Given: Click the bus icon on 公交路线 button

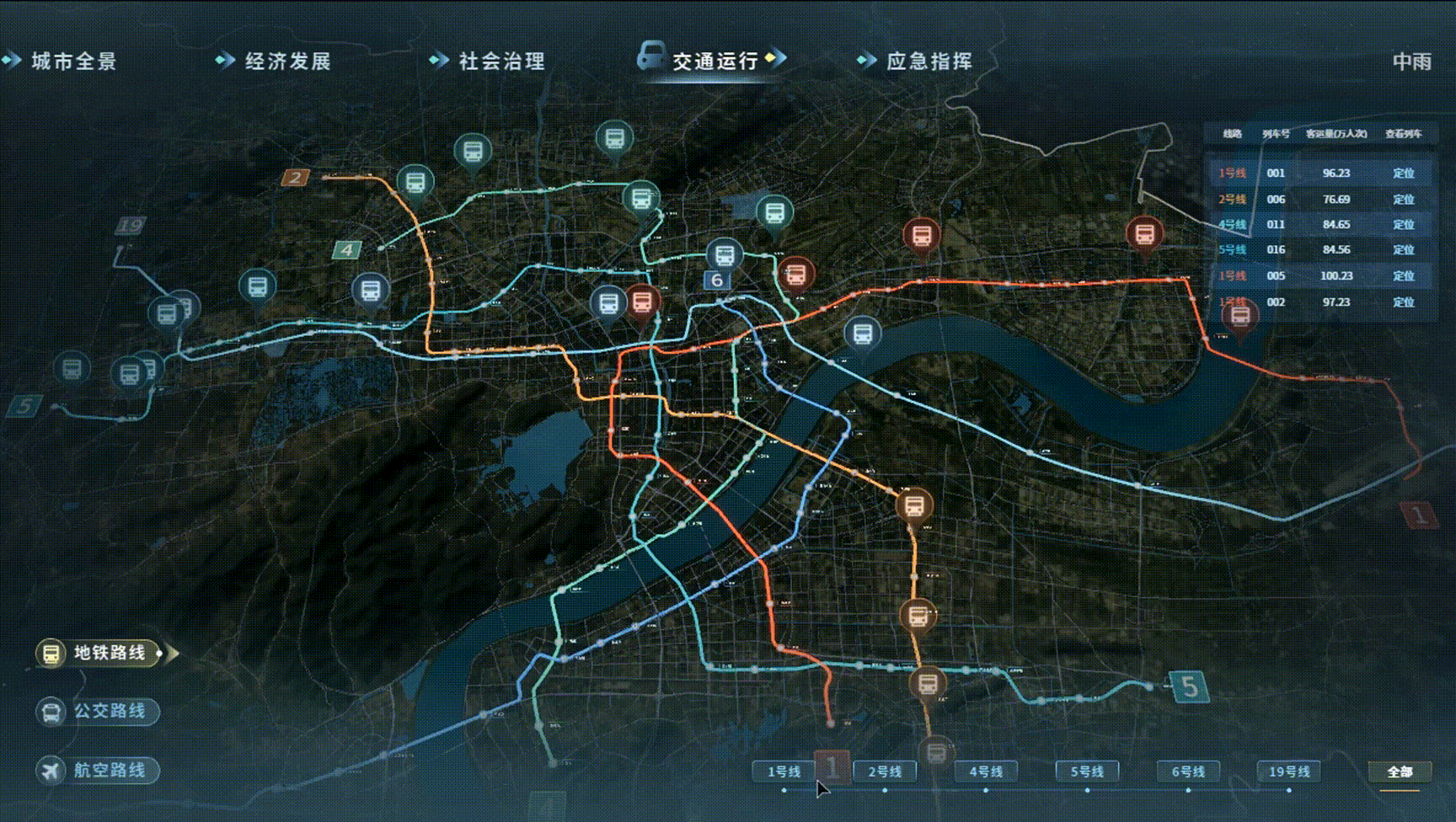Looking at the screenshot, I should [x=52, y=712].
